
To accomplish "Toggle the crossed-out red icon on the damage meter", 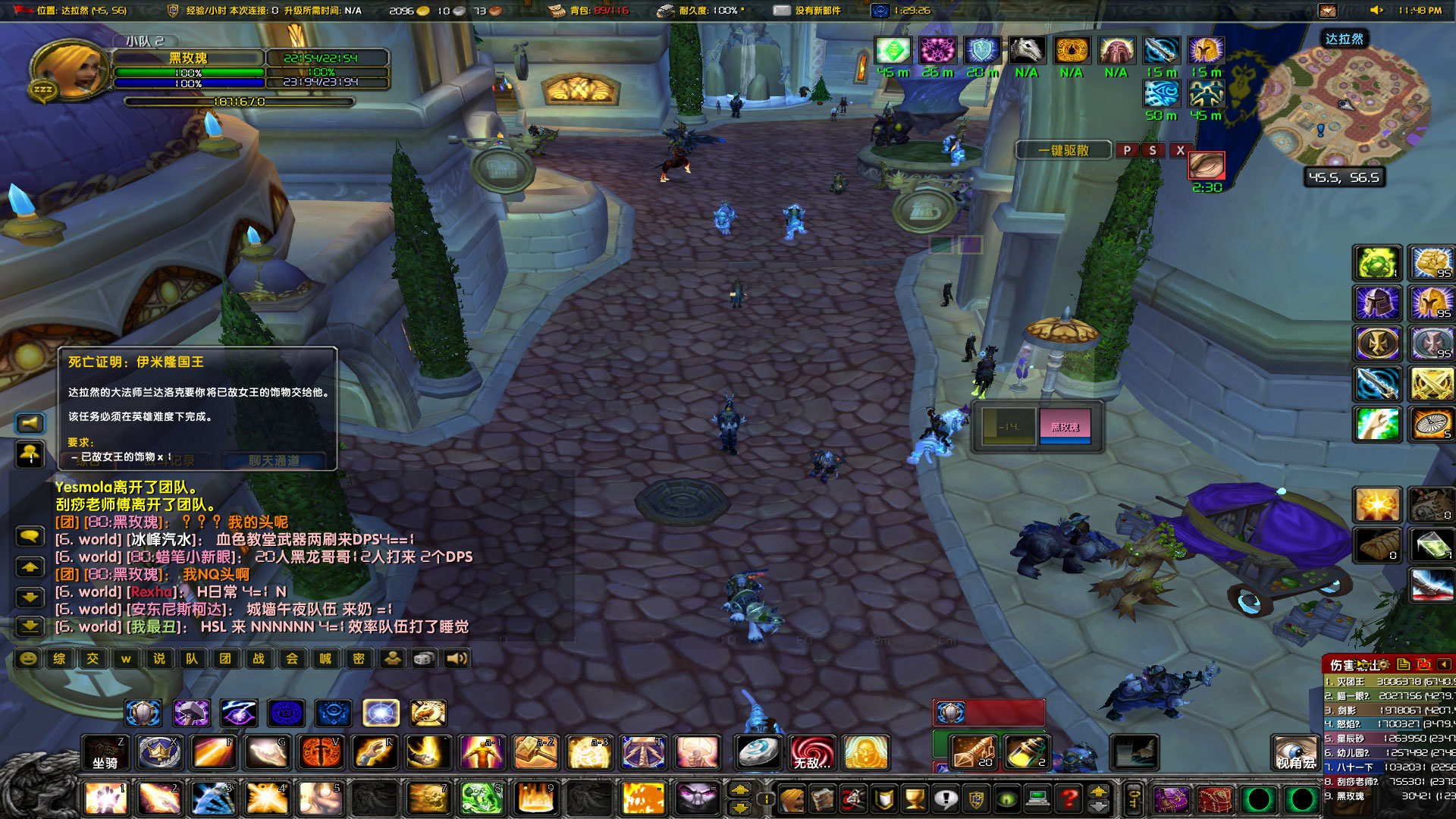I will tap(1423, 664).
